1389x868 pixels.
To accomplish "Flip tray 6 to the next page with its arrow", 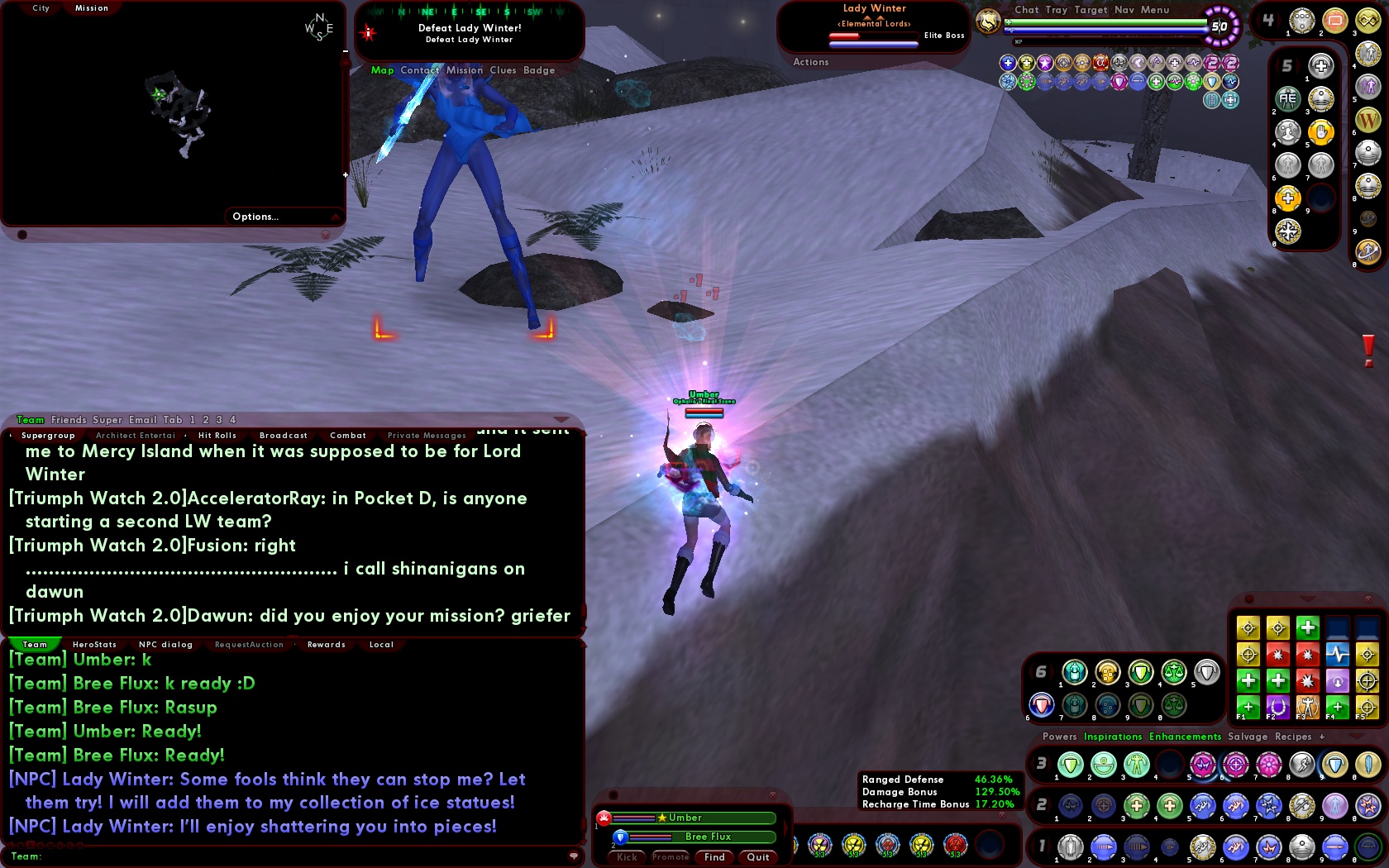I will [1051, 670].
